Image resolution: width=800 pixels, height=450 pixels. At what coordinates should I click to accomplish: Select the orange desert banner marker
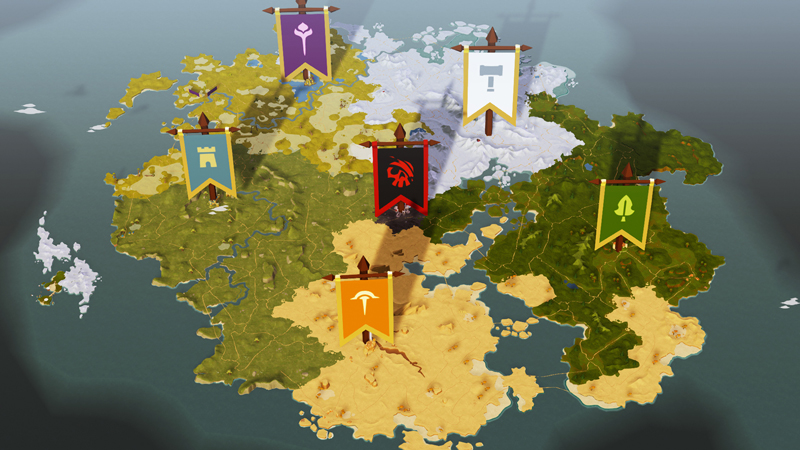tap(365, 307)
